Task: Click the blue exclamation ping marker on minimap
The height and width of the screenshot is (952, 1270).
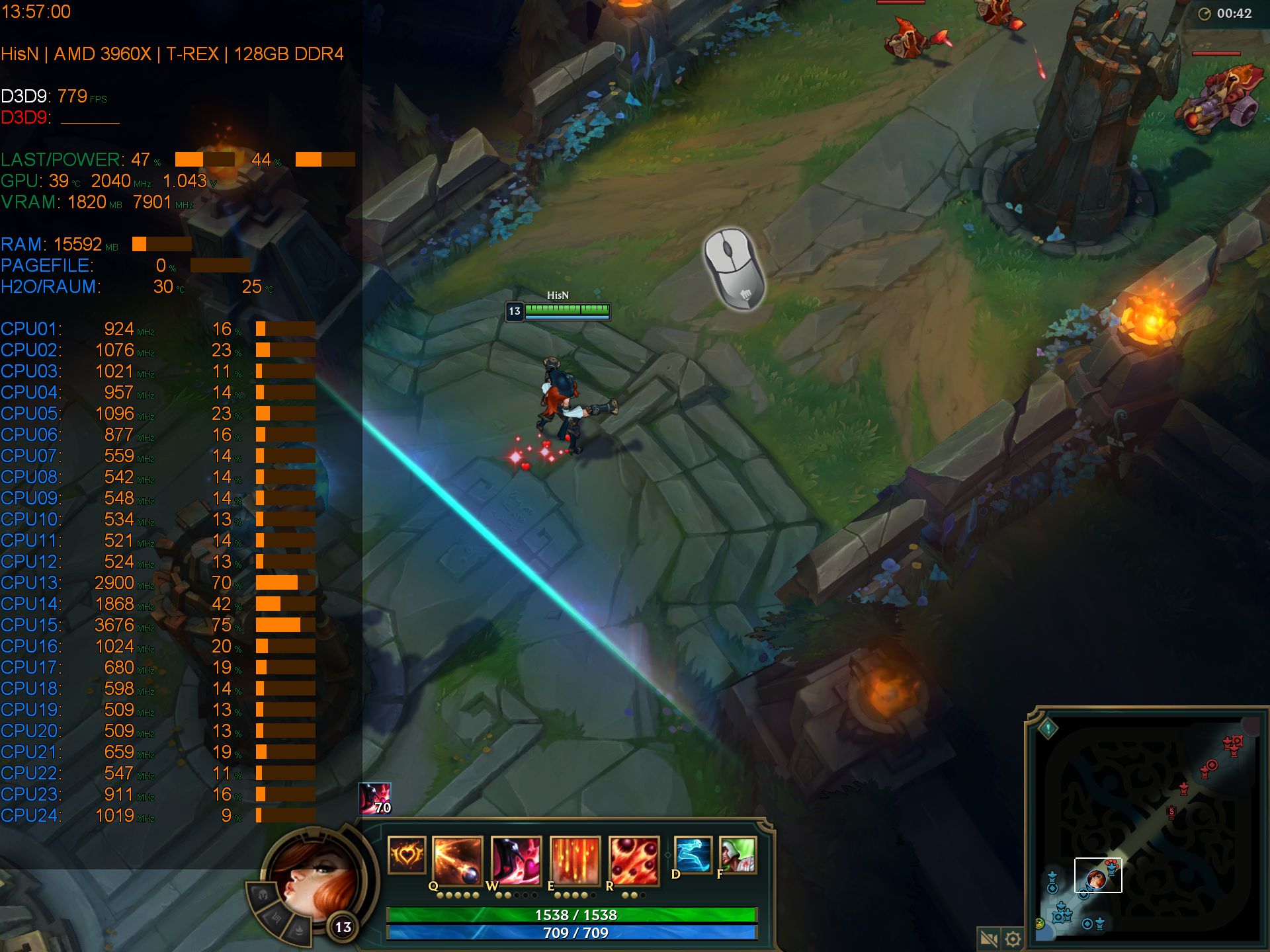Action: (1048, 729)
